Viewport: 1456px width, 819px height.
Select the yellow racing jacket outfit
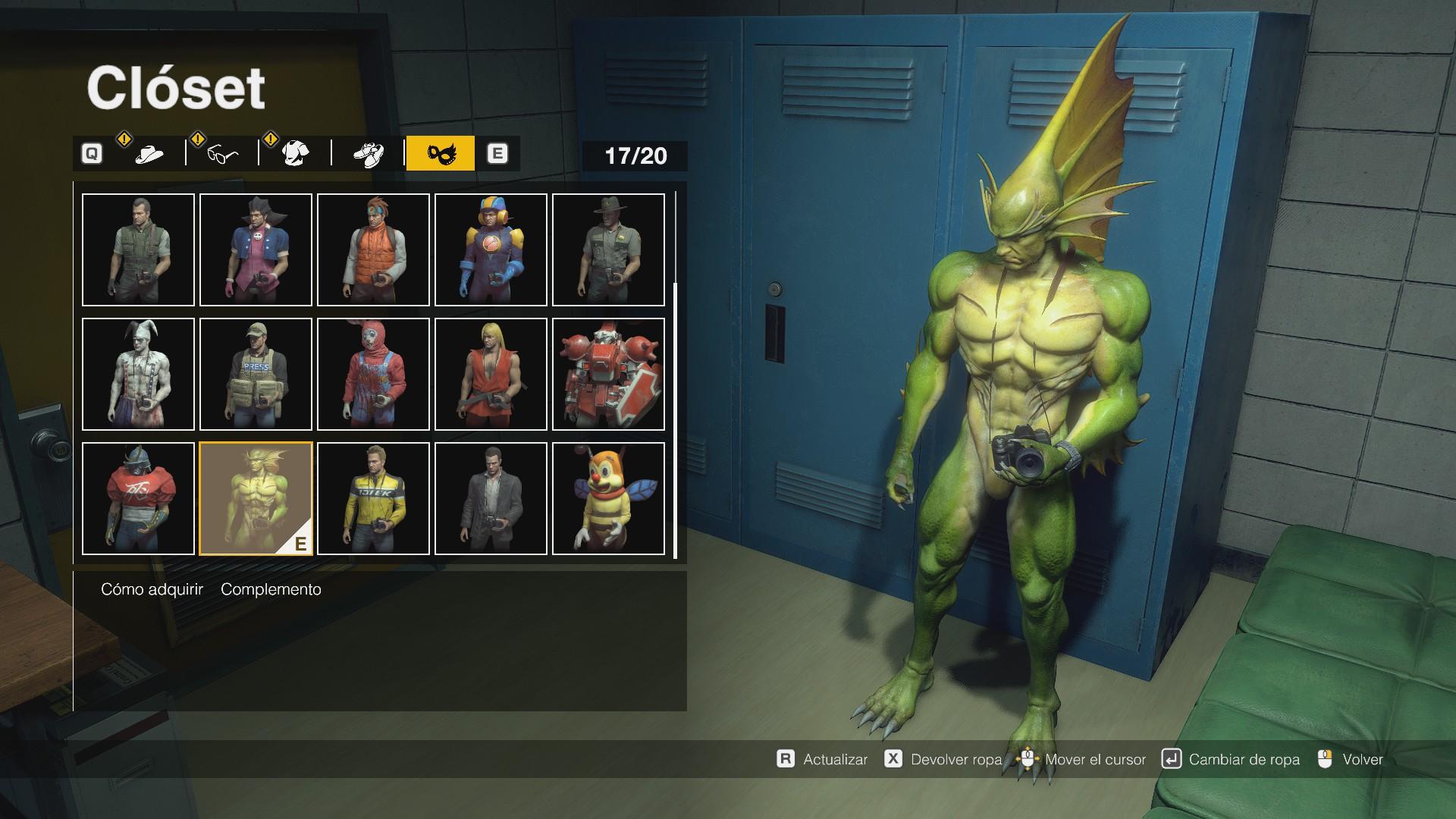tap(373, 498)
